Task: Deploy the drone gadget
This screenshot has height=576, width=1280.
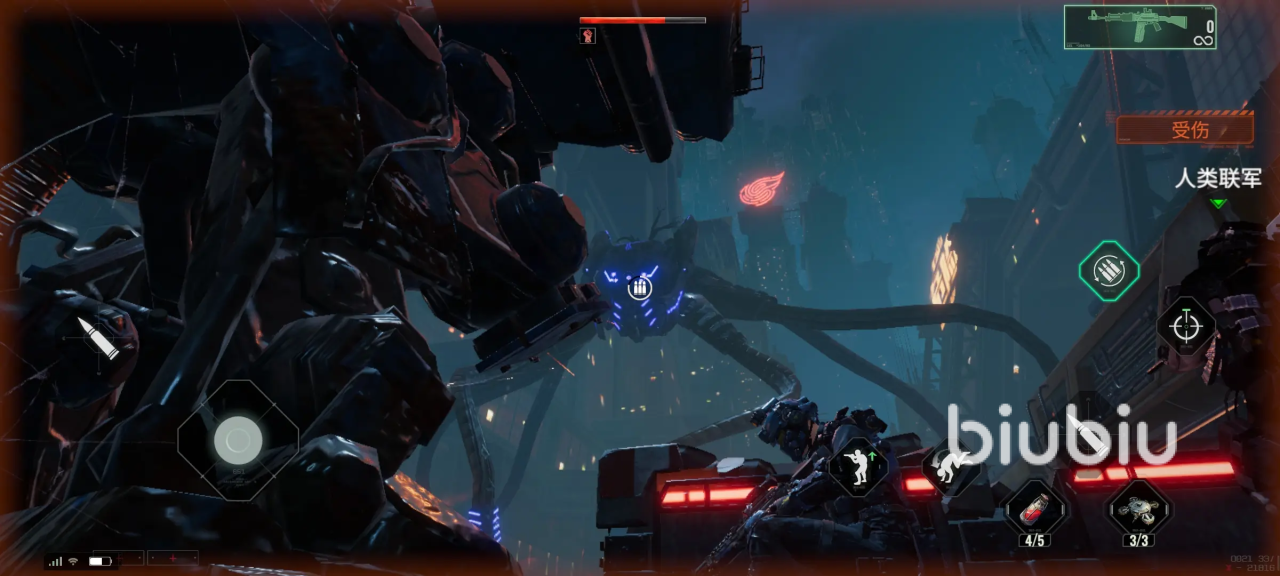Action: 1138,508
